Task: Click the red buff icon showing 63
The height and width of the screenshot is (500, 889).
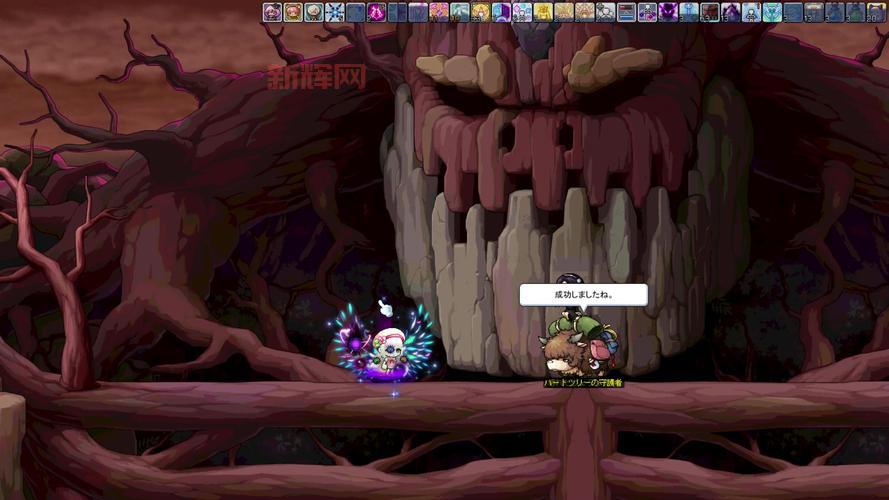Action: tap(710, 12)
